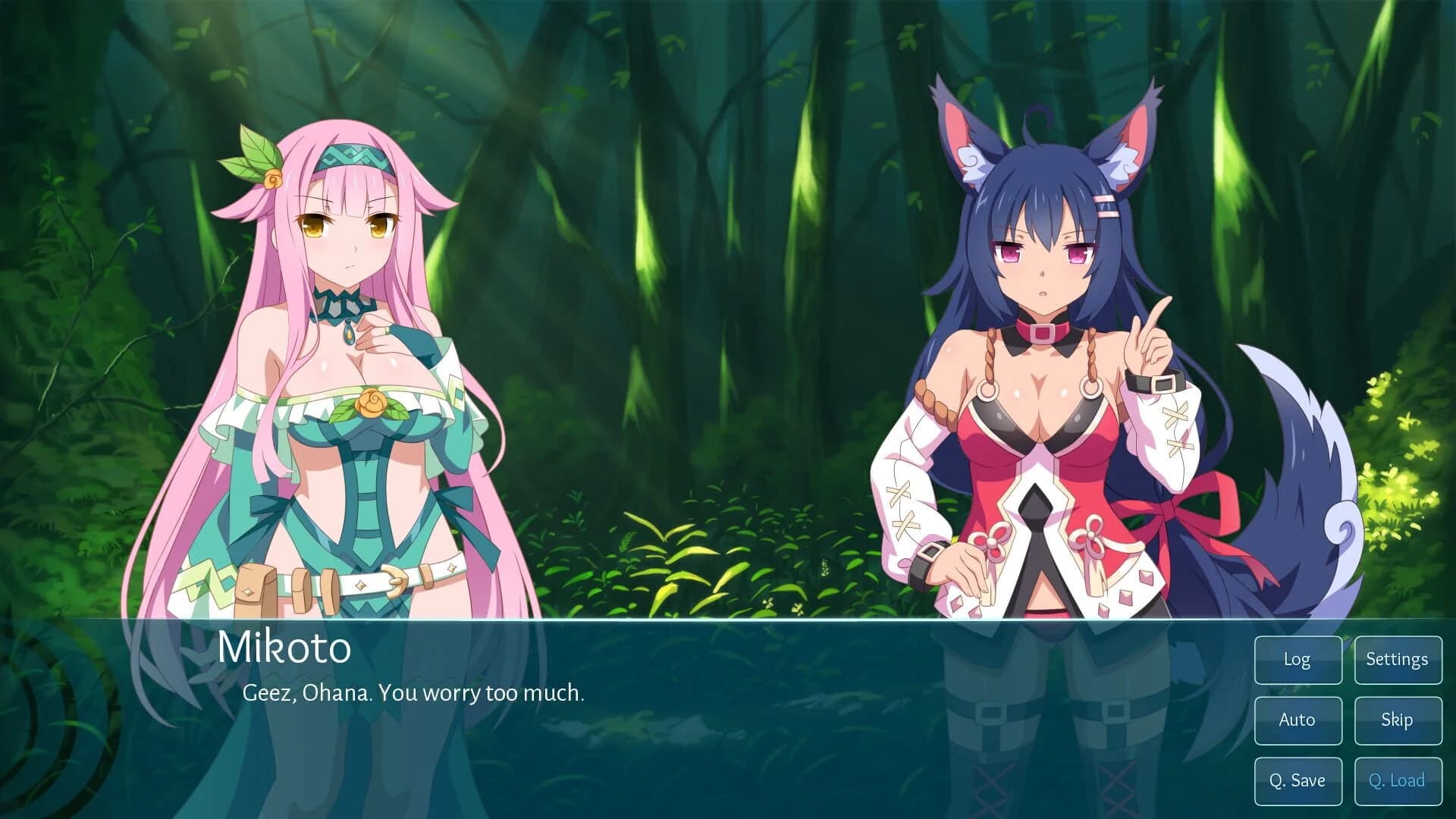Open the dialogue Log
This screenshot has height=819, width=1456.
(x=1298, y=660)
